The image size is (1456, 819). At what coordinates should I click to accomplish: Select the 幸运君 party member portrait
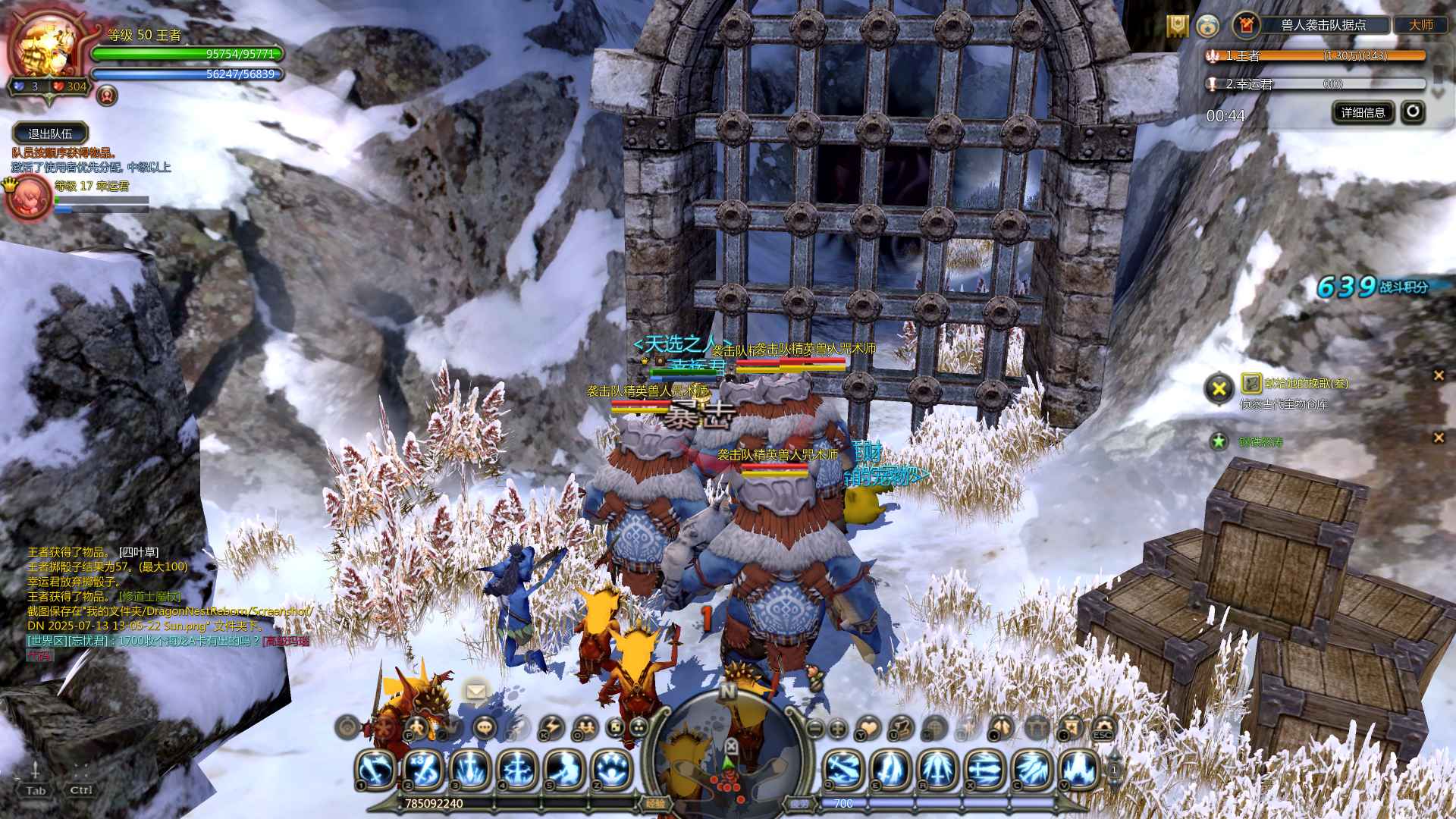[x=29, y=199]
